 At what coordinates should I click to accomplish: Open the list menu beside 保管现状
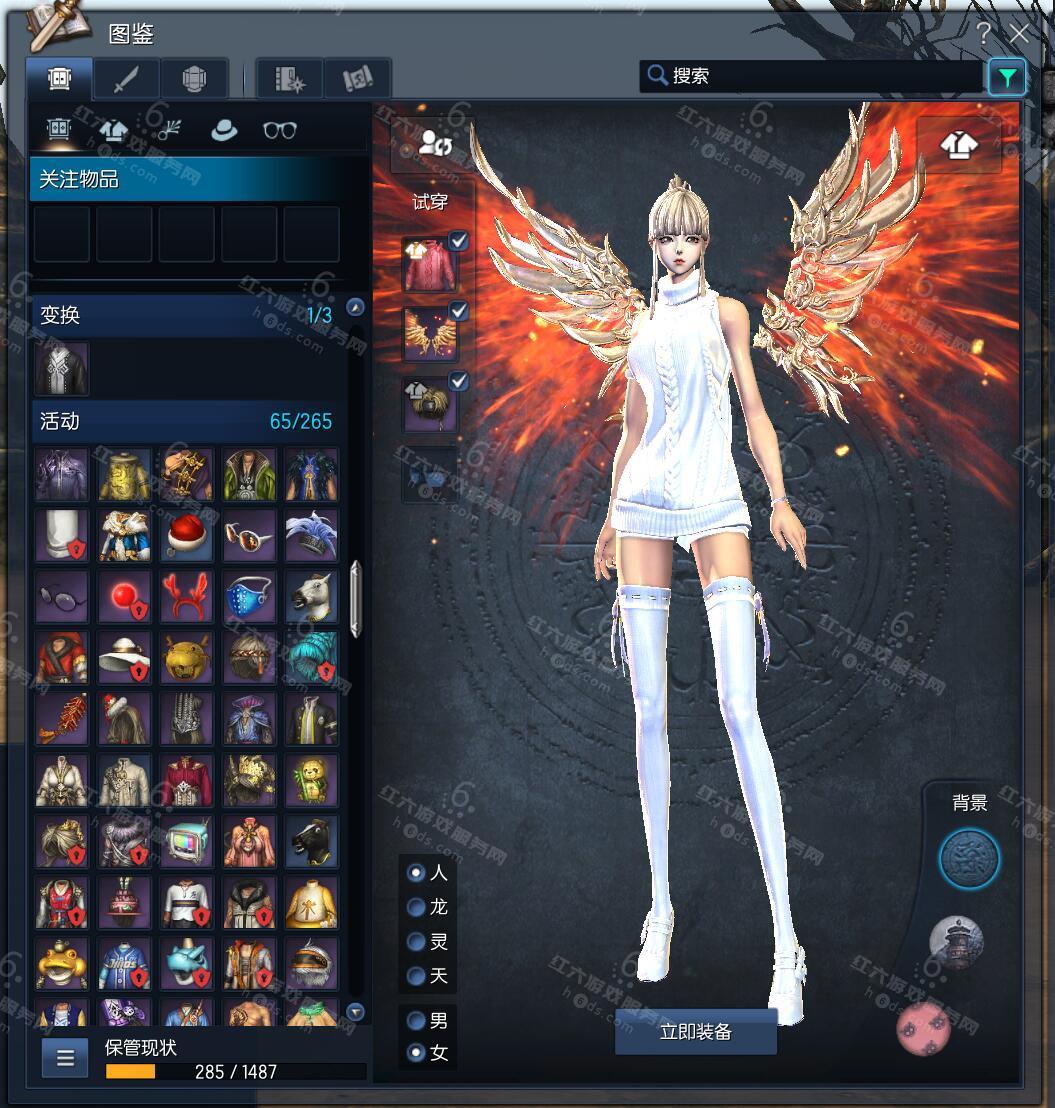click(65, 1058)
